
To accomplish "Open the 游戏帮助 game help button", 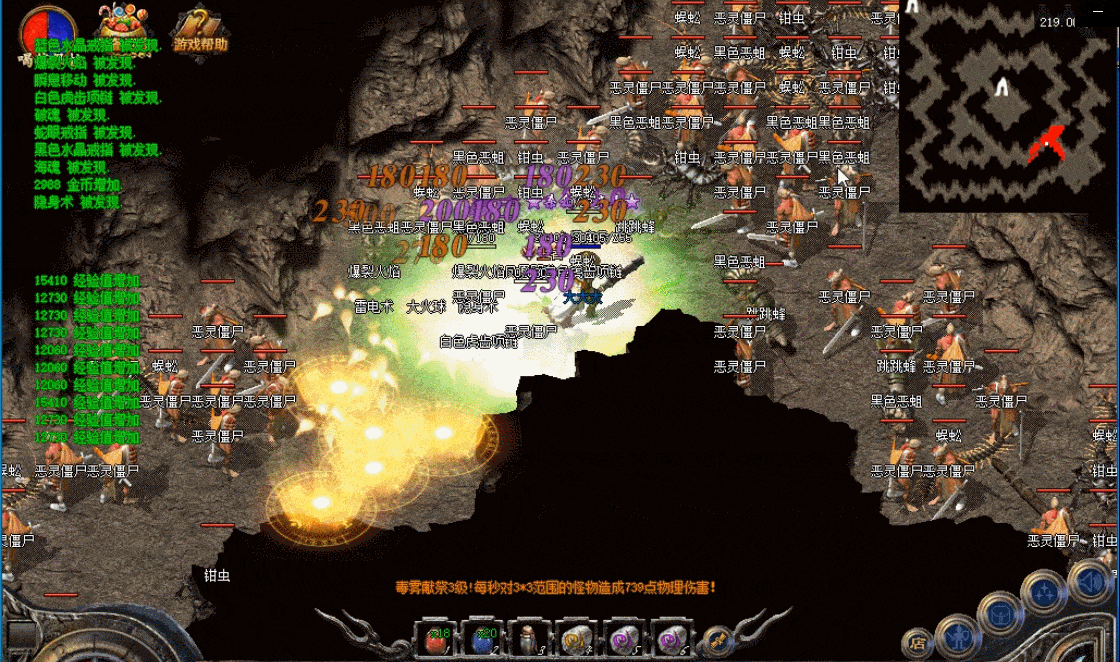I will [200, 32].
